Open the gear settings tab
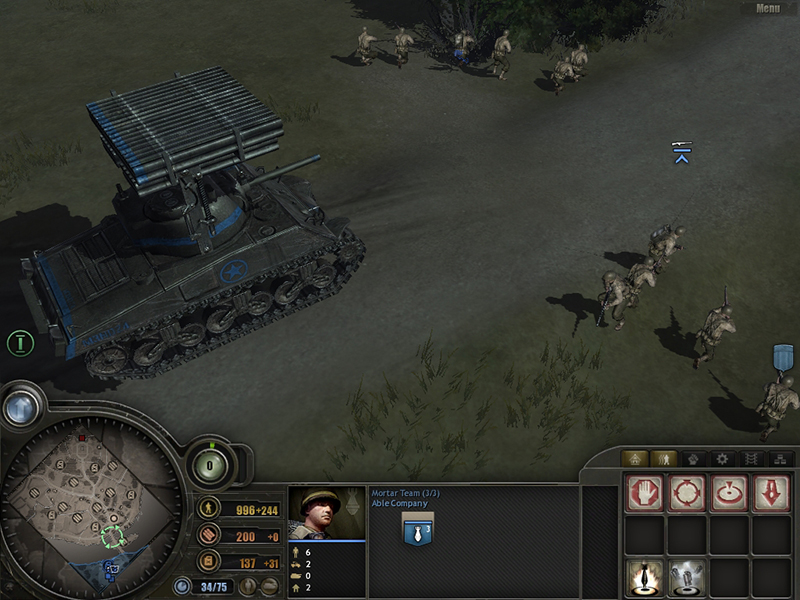The width and height of the screenshot is (800, 600). 720,458
